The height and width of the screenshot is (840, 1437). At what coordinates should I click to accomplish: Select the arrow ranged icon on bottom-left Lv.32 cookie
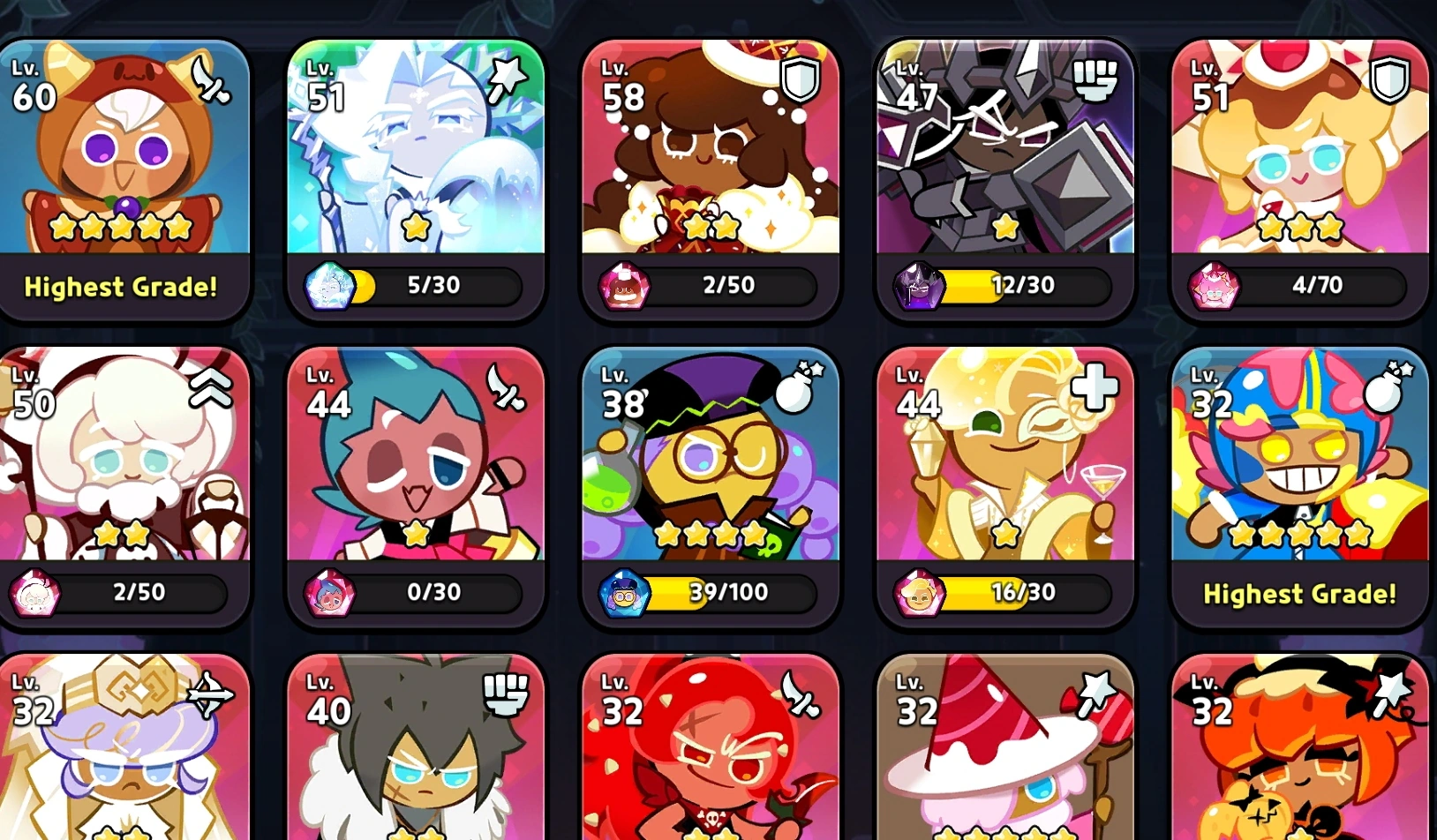(x=210, y=696)
